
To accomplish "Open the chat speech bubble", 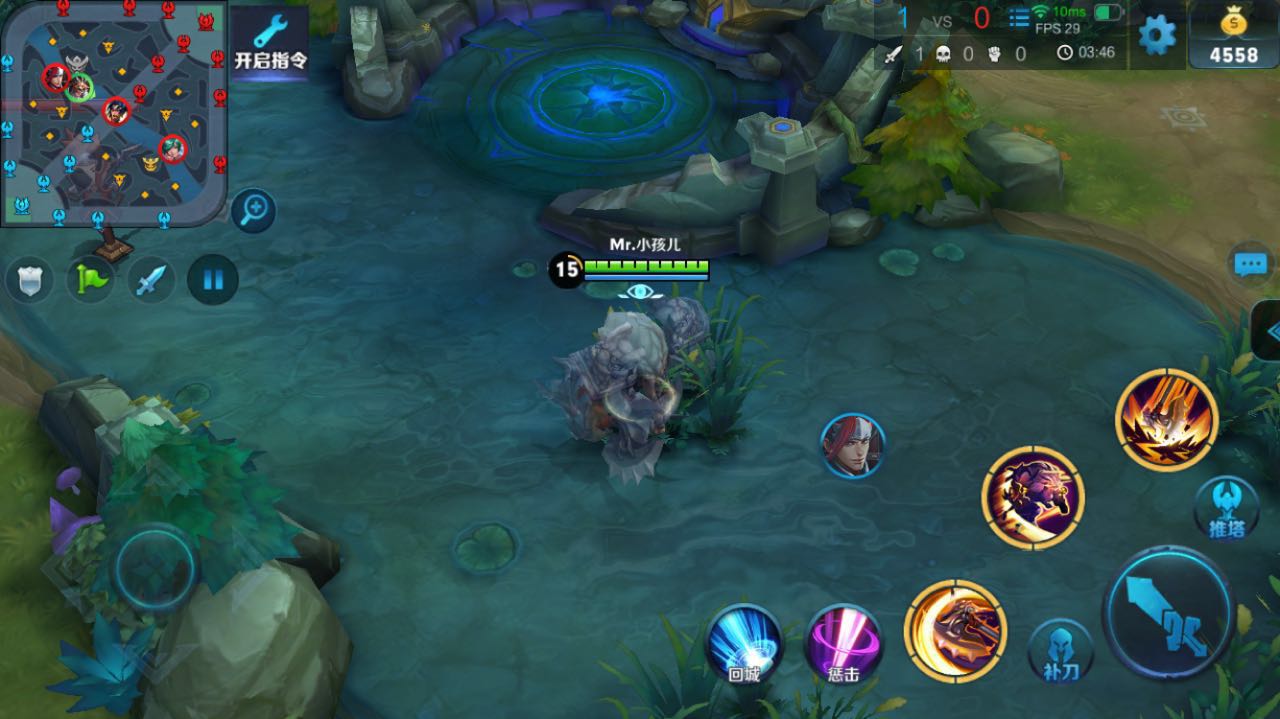I will pyautogui.click(x=1250, y=265).
